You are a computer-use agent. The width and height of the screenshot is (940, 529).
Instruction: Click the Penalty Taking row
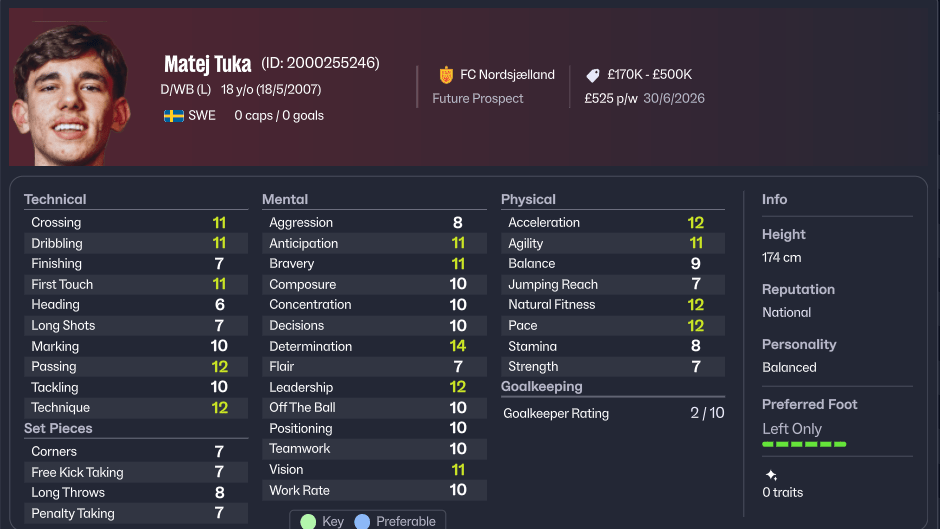pos(135,513)
